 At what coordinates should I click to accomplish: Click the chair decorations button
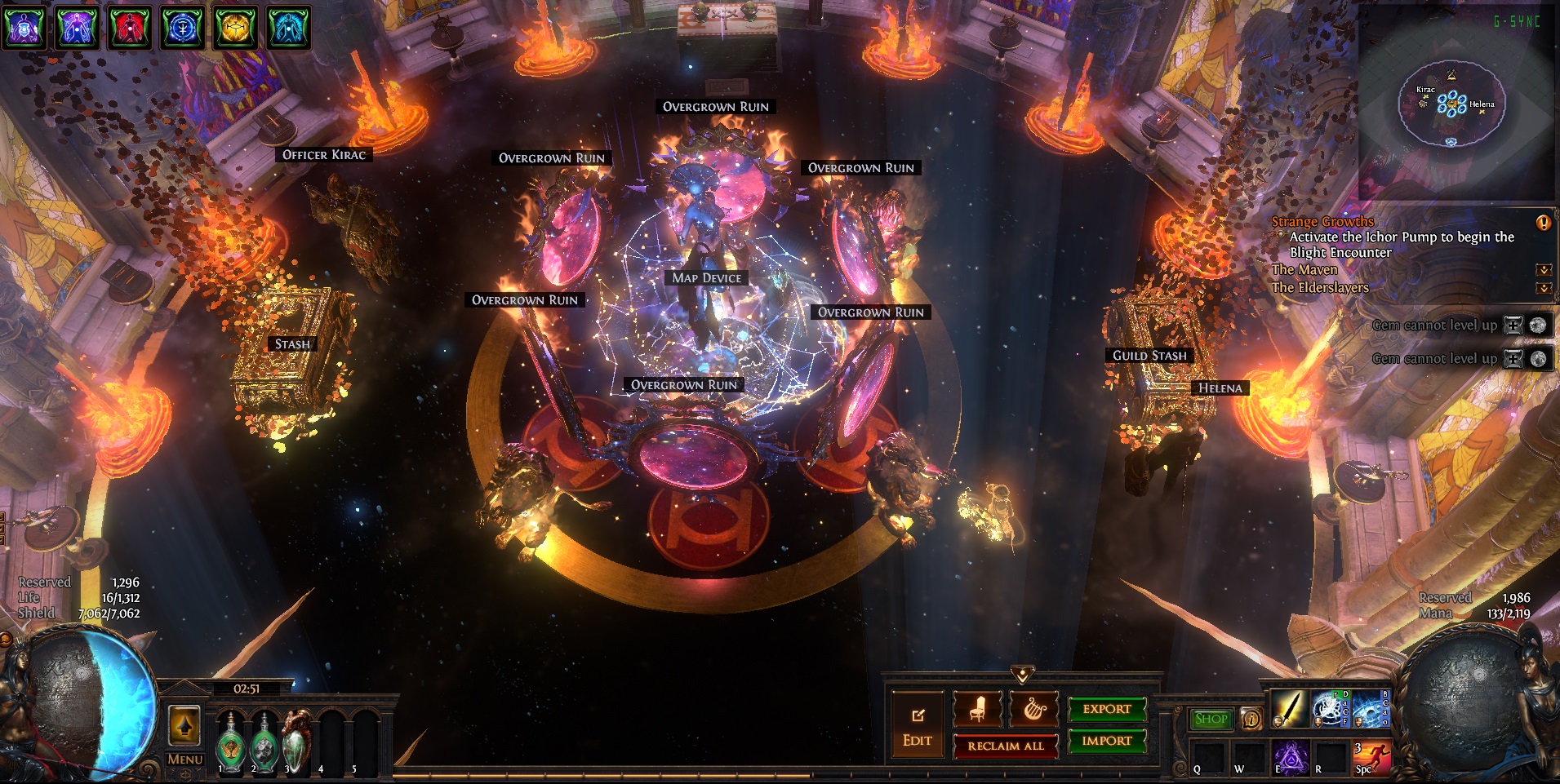[x=977, y=710]
